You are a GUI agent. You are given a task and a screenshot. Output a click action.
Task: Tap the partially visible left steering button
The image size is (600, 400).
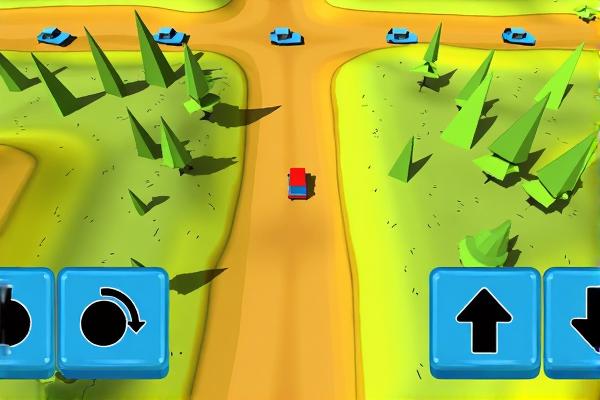tap(24, 321)
